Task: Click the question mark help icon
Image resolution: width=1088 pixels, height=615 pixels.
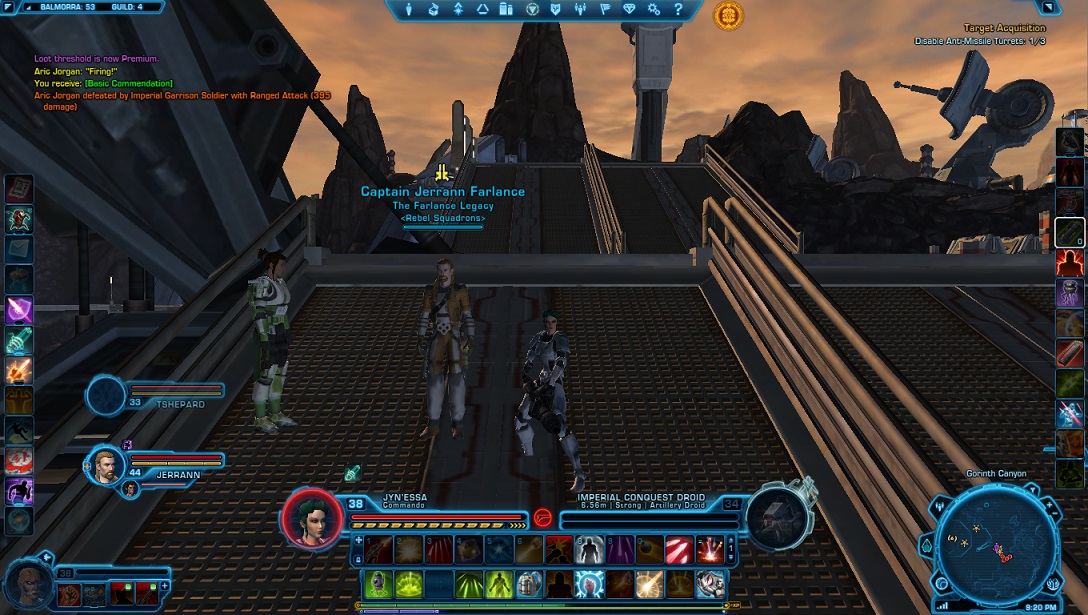Action: click(x=679, y=9)
